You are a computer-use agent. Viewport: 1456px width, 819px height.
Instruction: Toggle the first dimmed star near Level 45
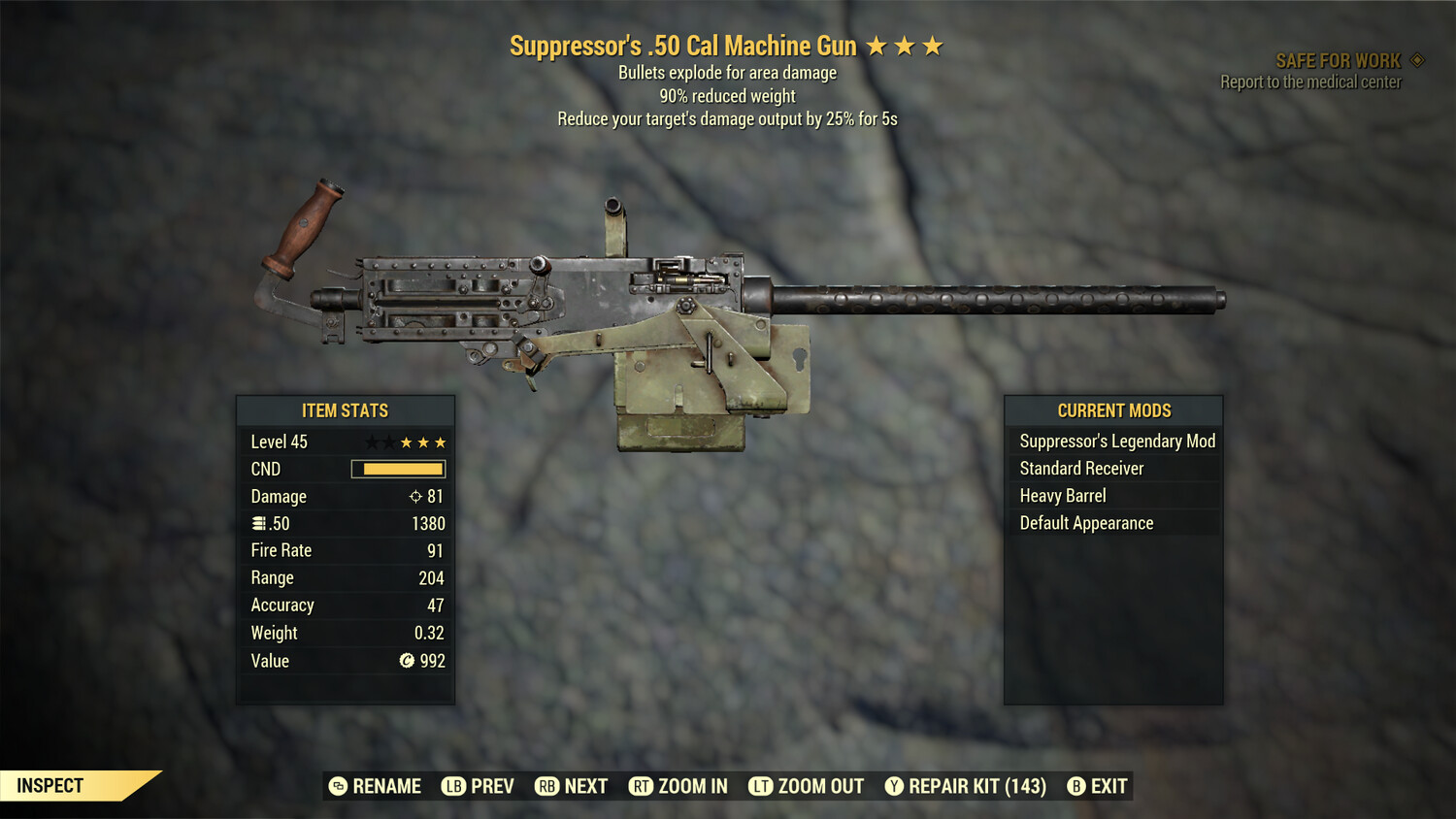pyautogui.click(x=370, y=442)
